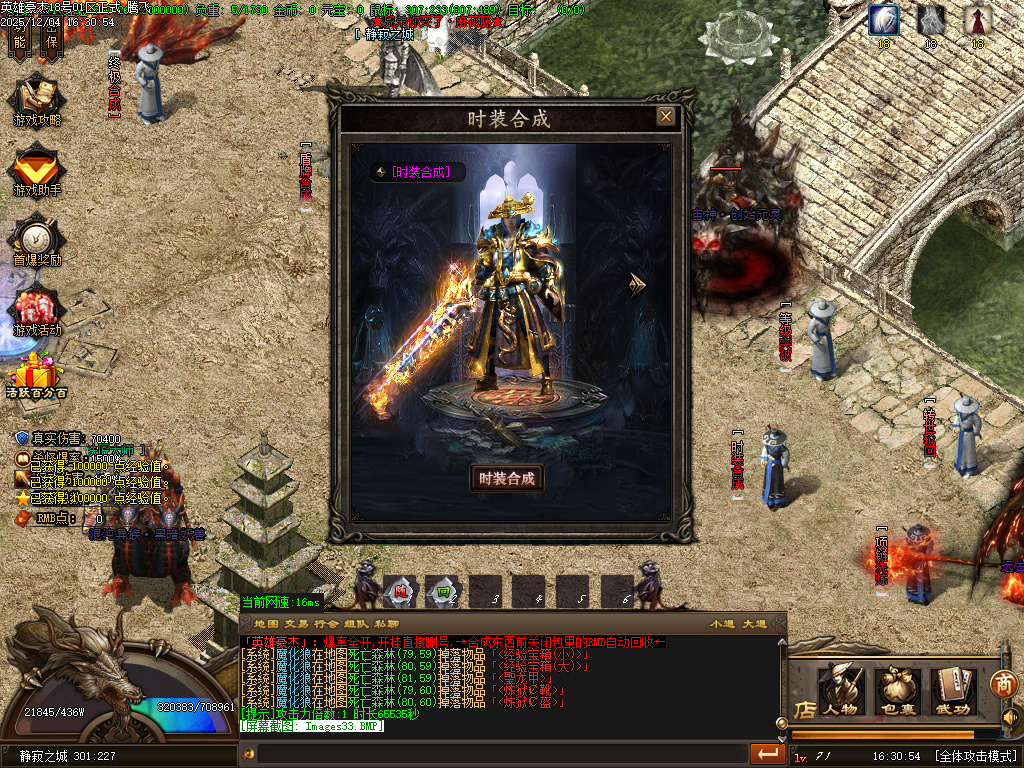Screen dimensions: 1024x768
Task: Use the green 回 scroll hotbar slot
Action: pyautogui.click(x=442, y=591)
